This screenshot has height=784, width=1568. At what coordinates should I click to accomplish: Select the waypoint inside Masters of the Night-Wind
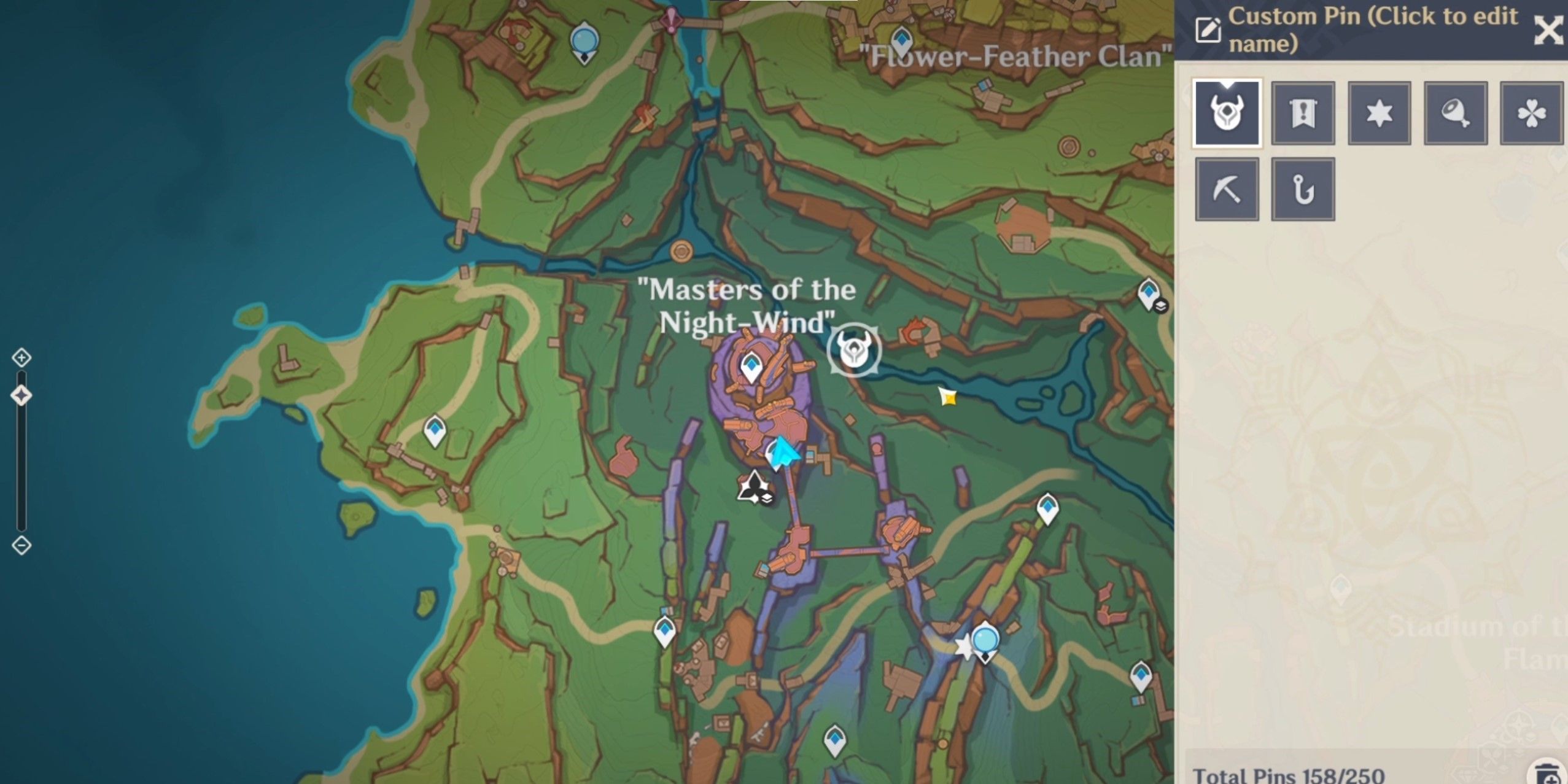[751, 367]
